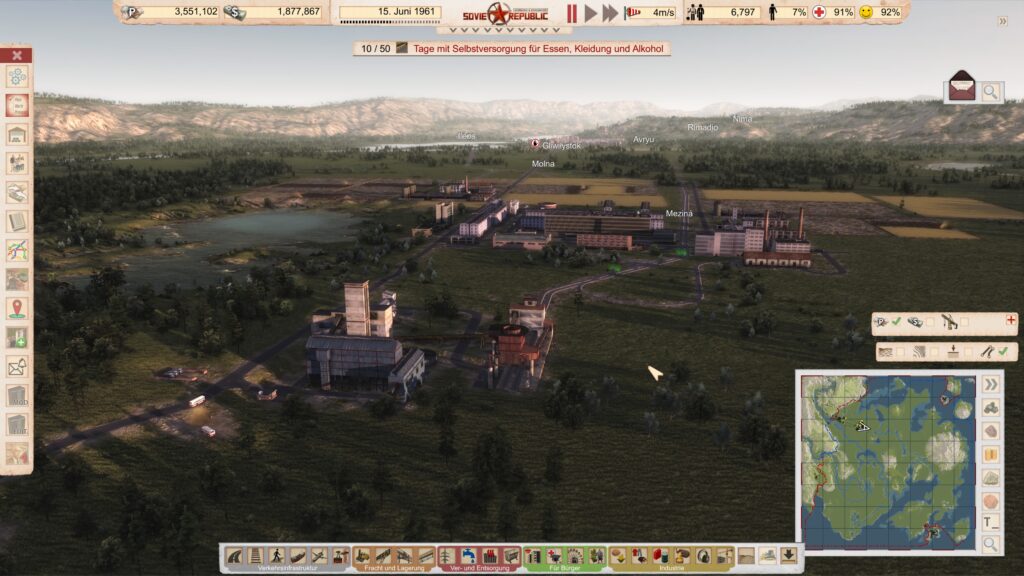Viewport: 1024px width, 576px height.
Task: Toggle the ruble currency checkbox
Action: coord(896,322)
